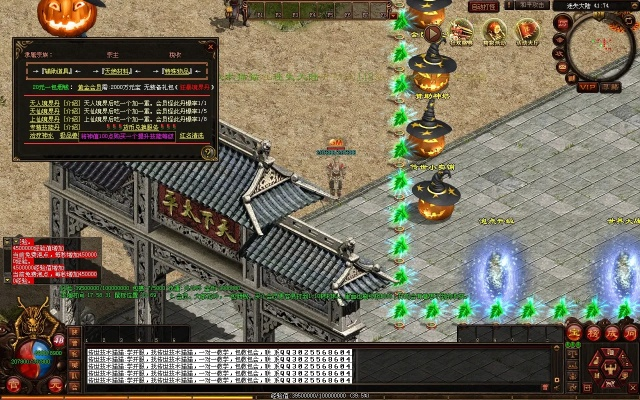This screenshot has width=640, height=400.
Task: Open the VIP panel below the minimap
Action: 587,87
